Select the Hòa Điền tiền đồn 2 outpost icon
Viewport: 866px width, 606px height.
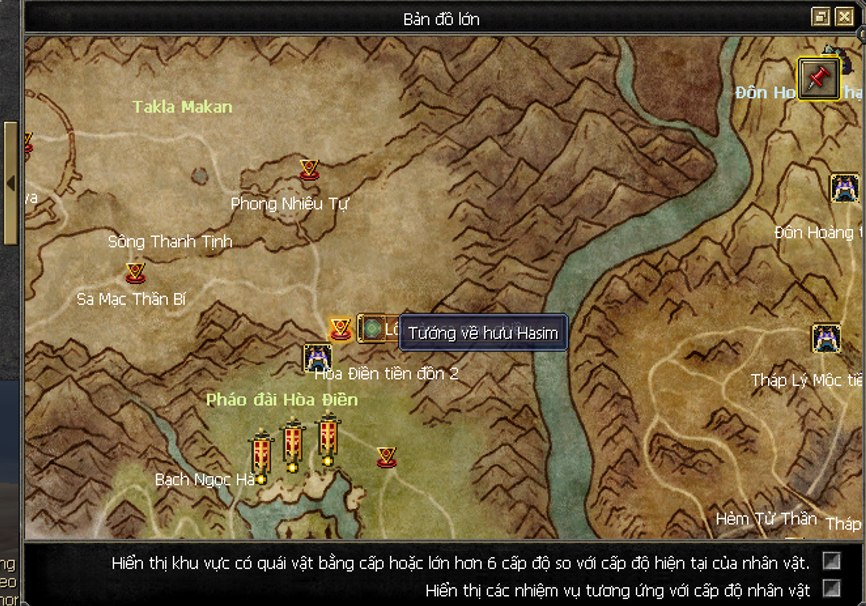[318, 357]
